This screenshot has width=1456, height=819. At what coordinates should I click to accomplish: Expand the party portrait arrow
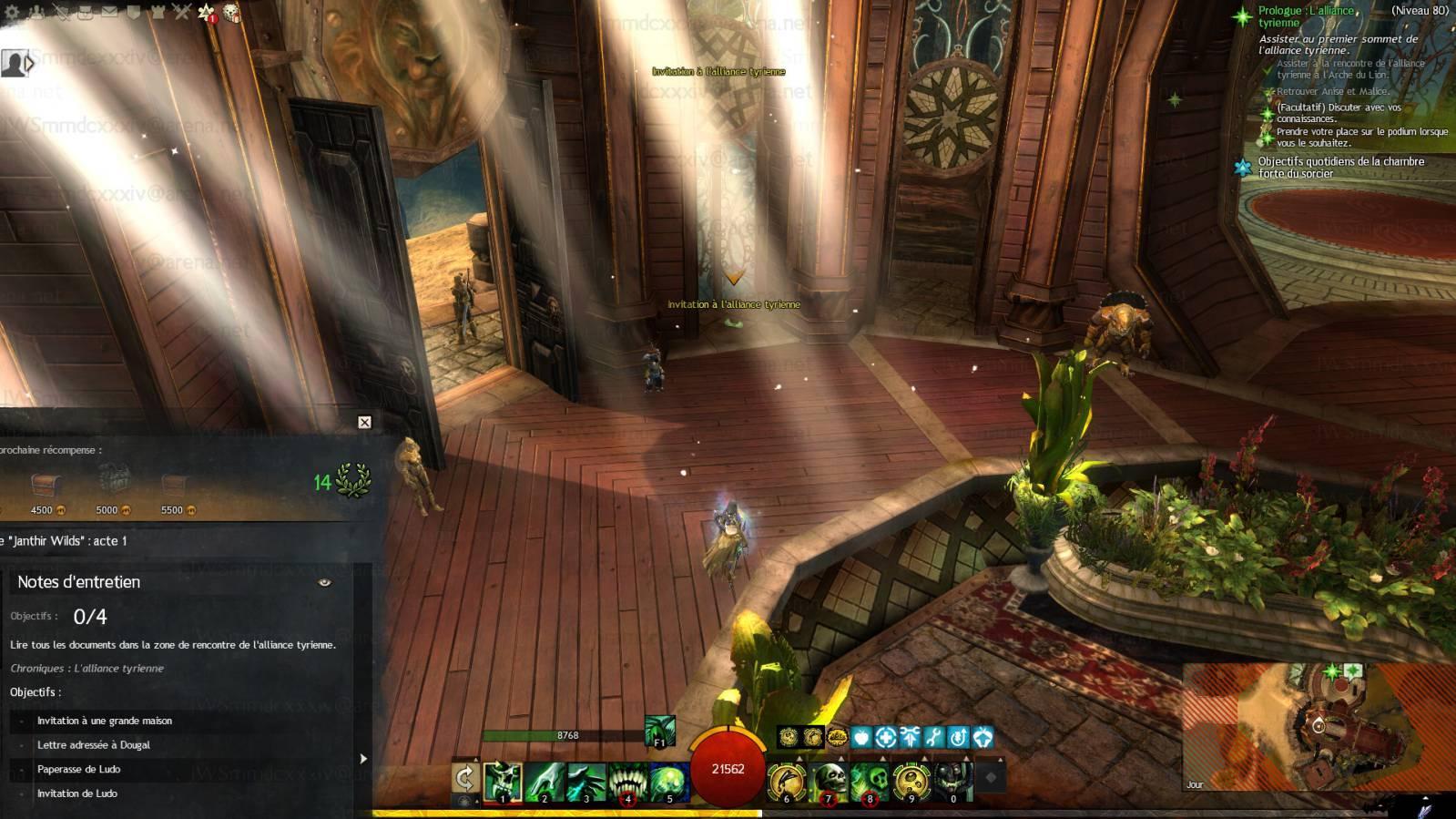[30, 63]
